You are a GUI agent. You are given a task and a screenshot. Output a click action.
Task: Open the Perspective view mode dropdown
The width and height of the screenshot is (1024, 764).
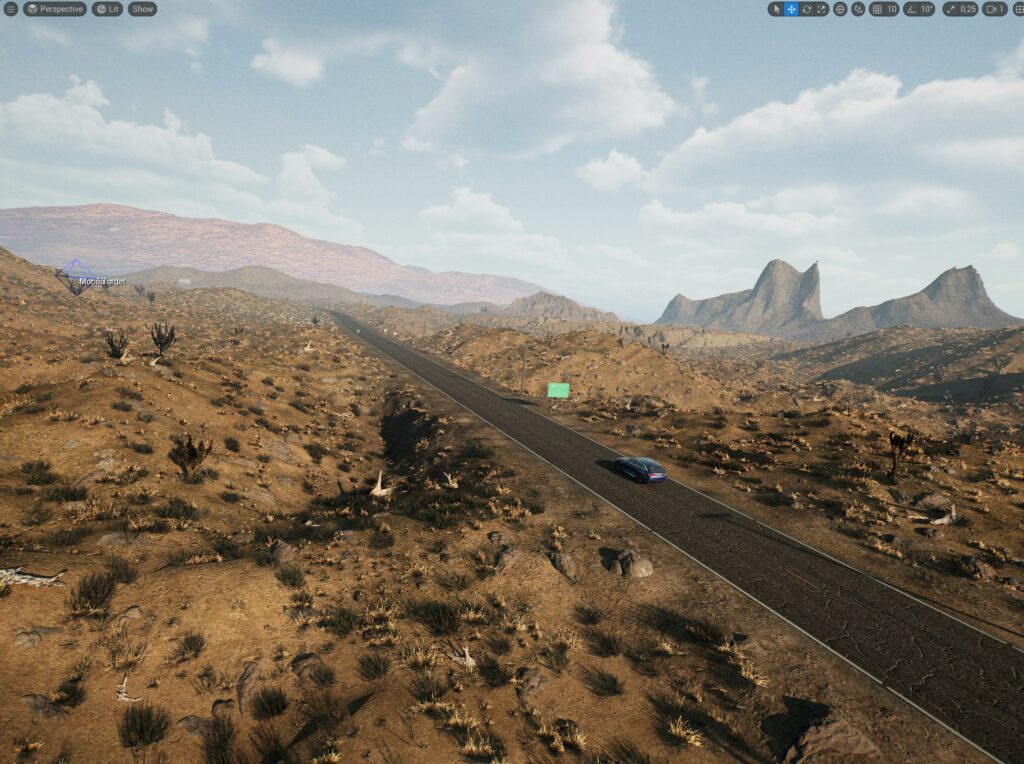tap(55, 9)
